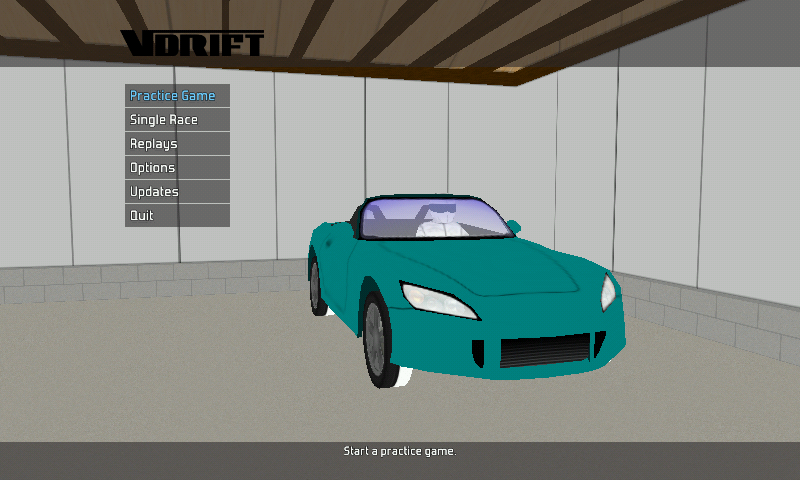Select the Single Race entry
Screen dimensions: 800x480
click(x=176, y=120)
